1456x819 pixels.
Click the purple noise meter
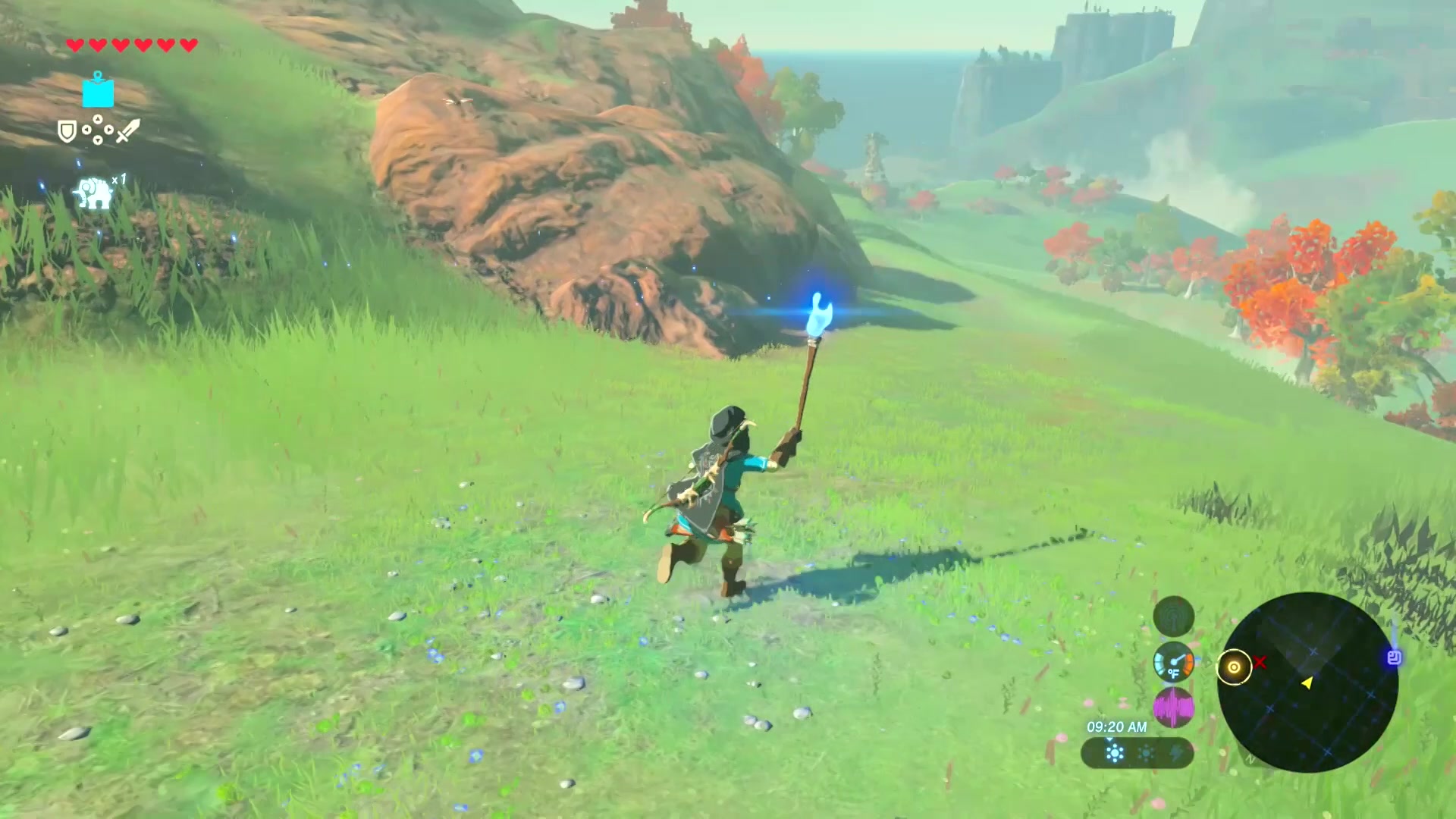pos(1173,708)
